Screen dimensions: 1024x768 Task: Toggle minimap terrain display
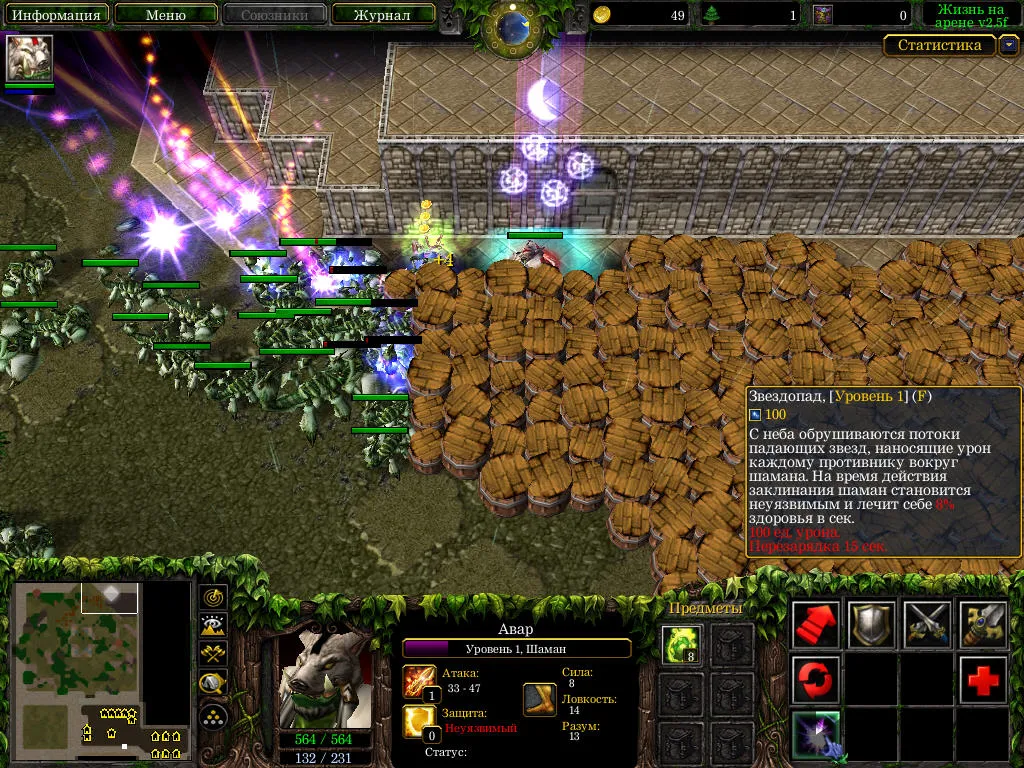coord(213,626)
